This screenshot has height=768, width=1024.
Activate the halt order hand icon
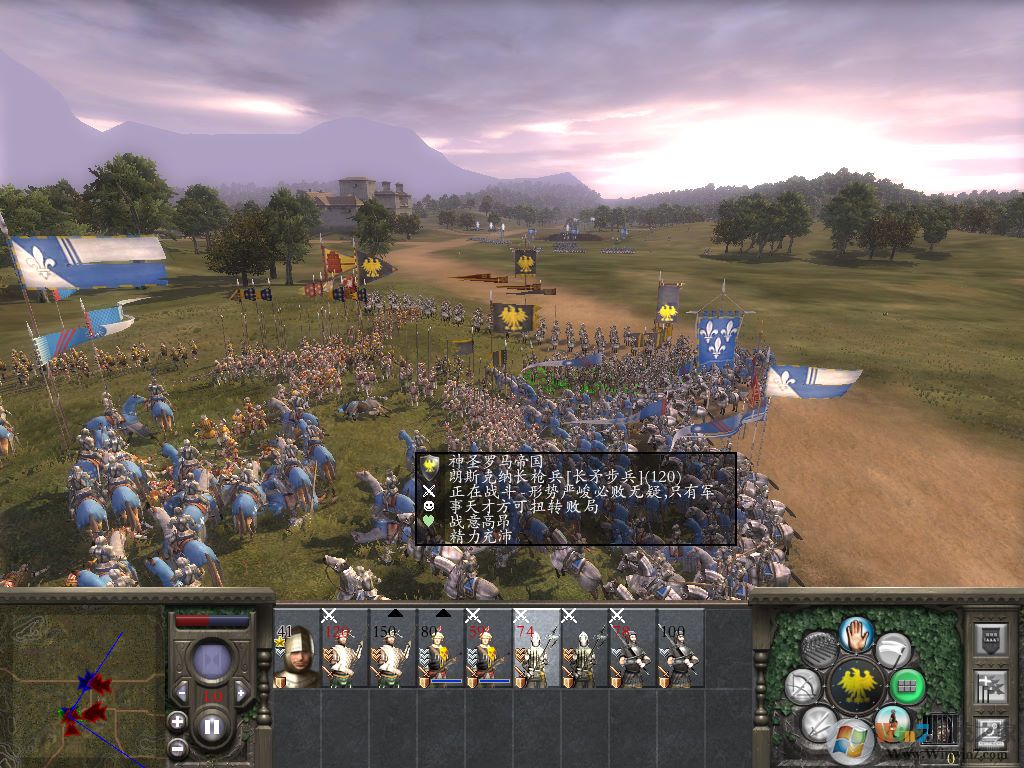click(856, 633)
